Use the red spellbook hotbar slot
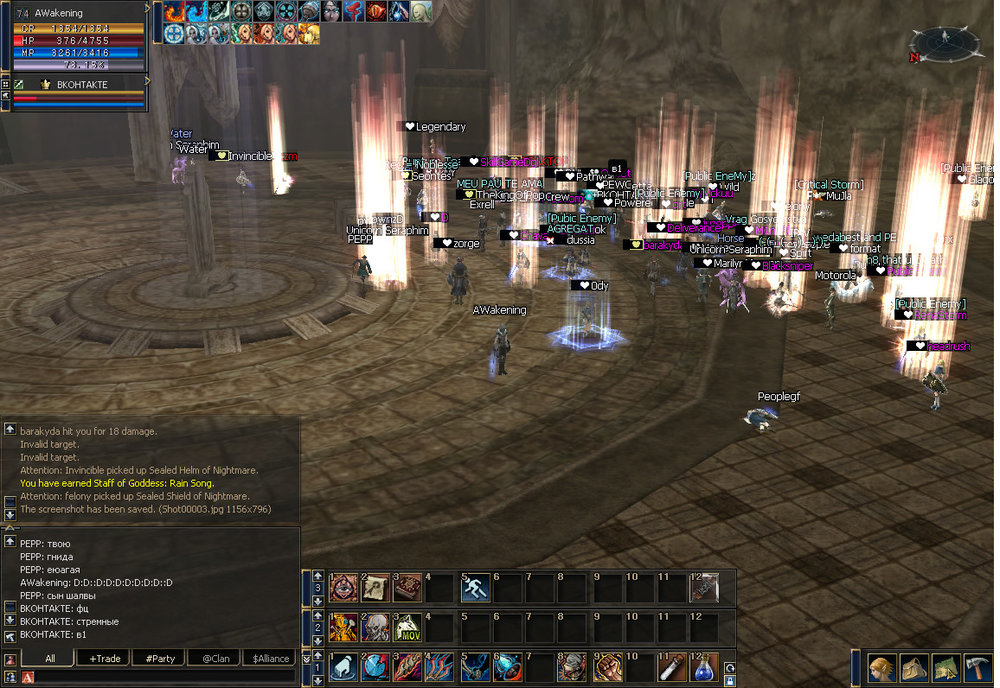The height and width of the screenshot is (688, 1000). pyautogui.click(x=408, y=588)
